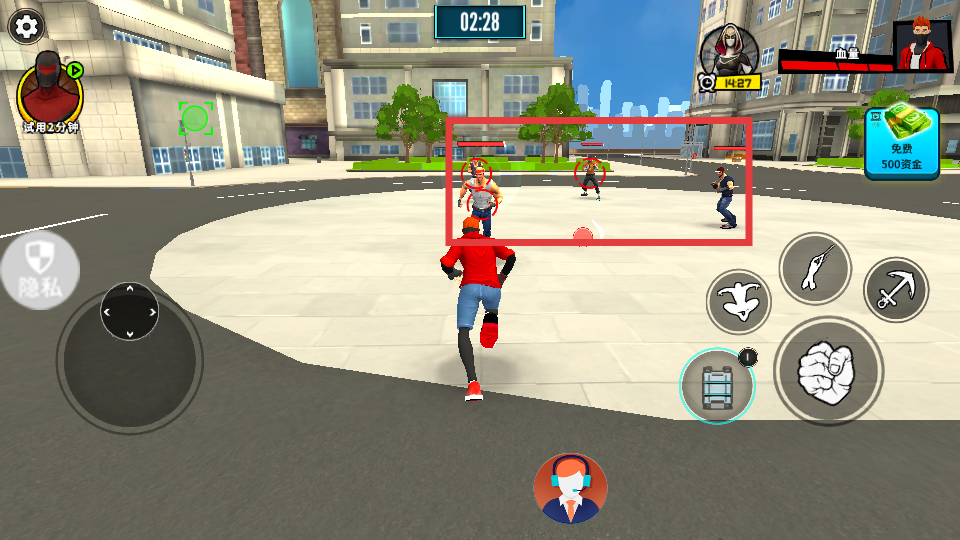Activate the grappling hook ability

895,290
